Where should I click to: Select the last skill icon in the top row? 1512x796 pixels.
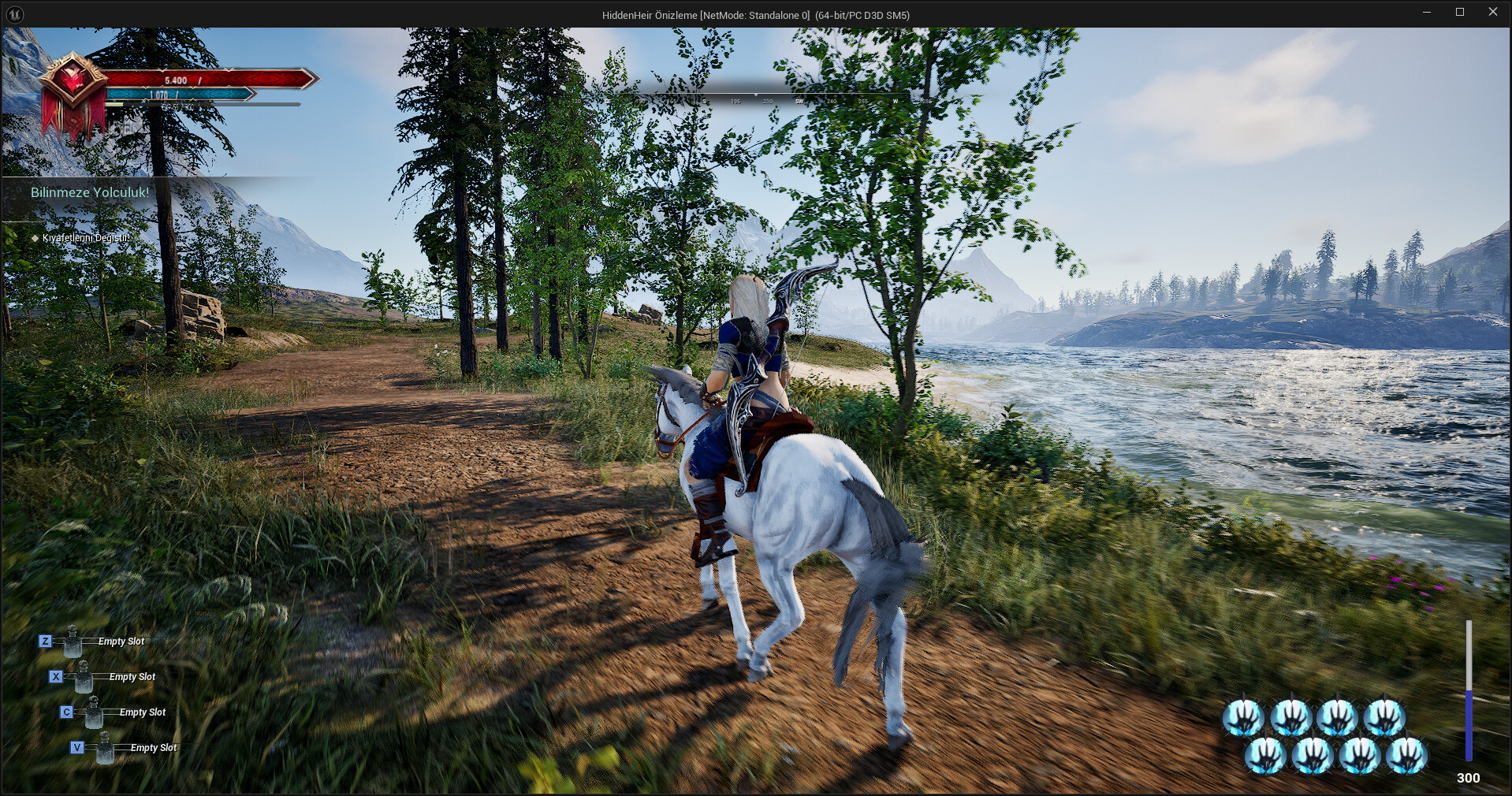[1385, 716]
